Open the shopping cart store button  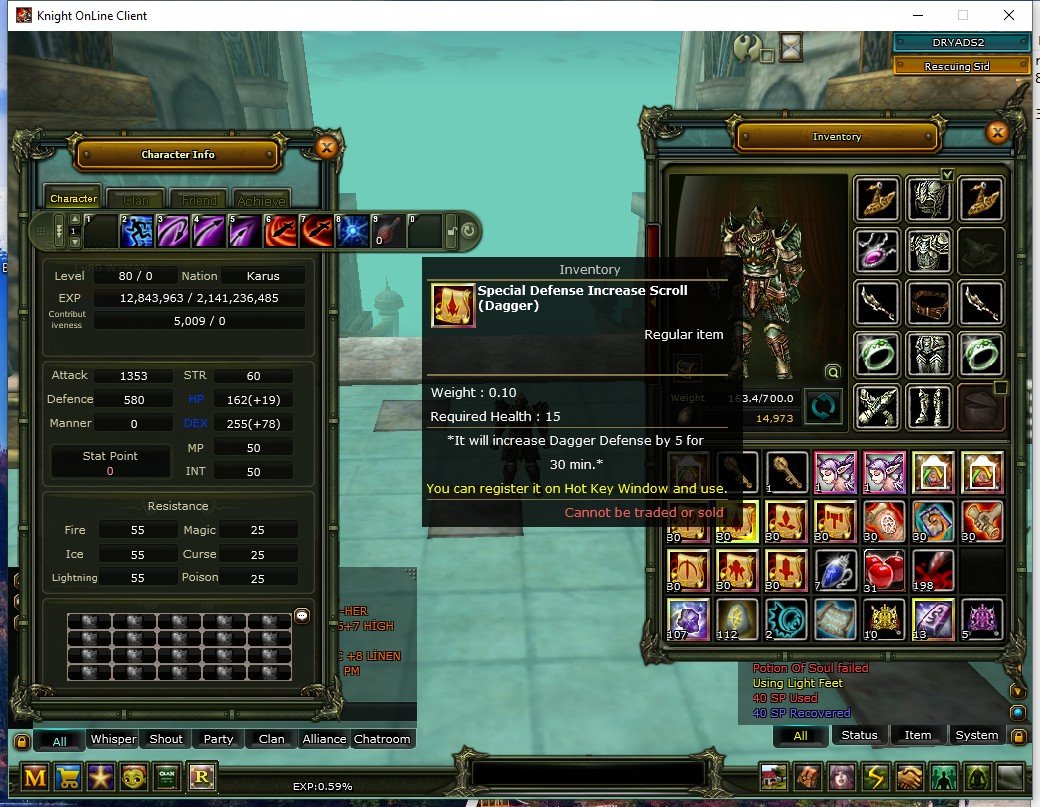70,777
